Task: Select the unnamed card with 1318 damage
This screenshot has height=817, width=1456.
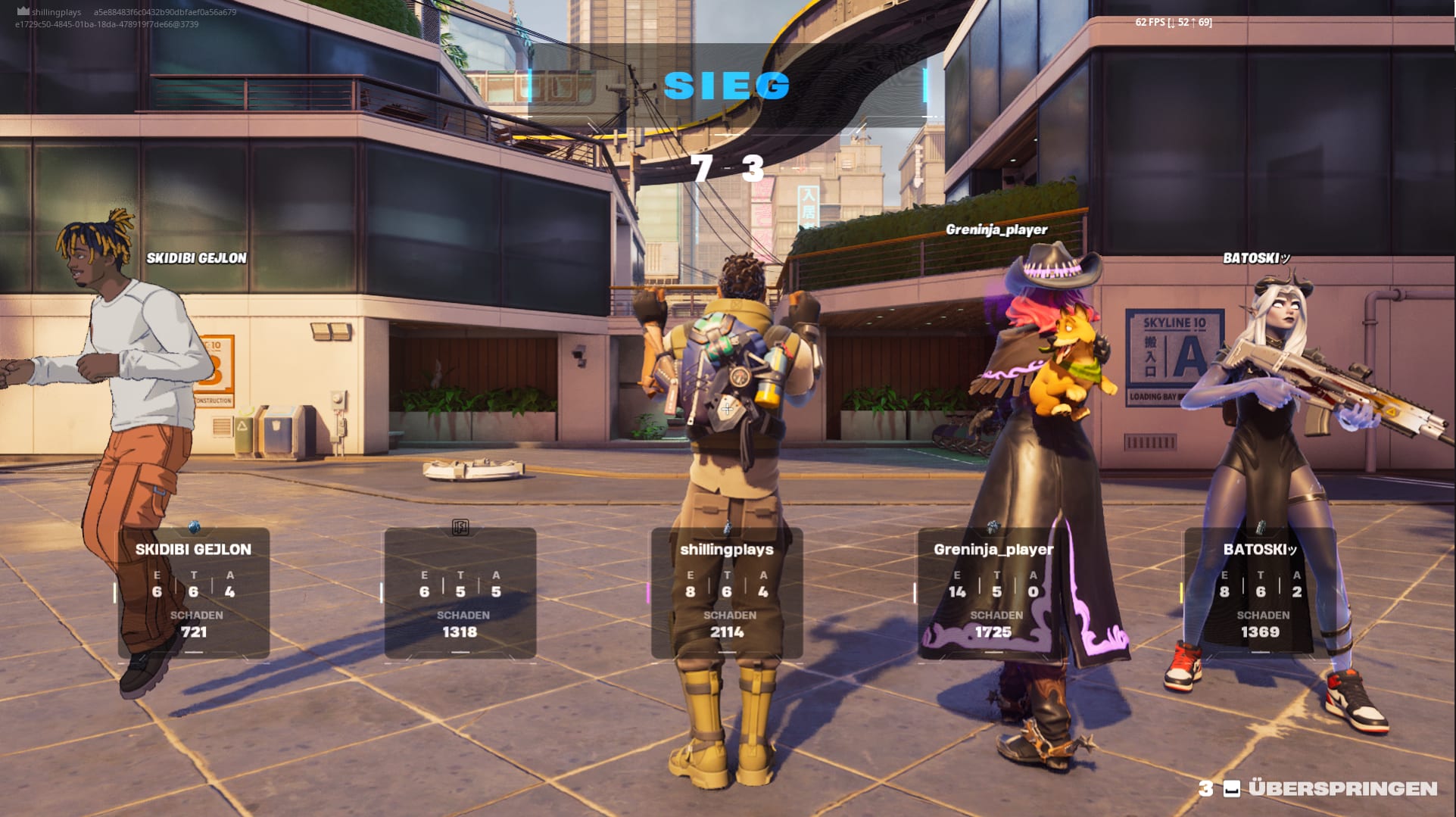Action: tap(460, 592)
